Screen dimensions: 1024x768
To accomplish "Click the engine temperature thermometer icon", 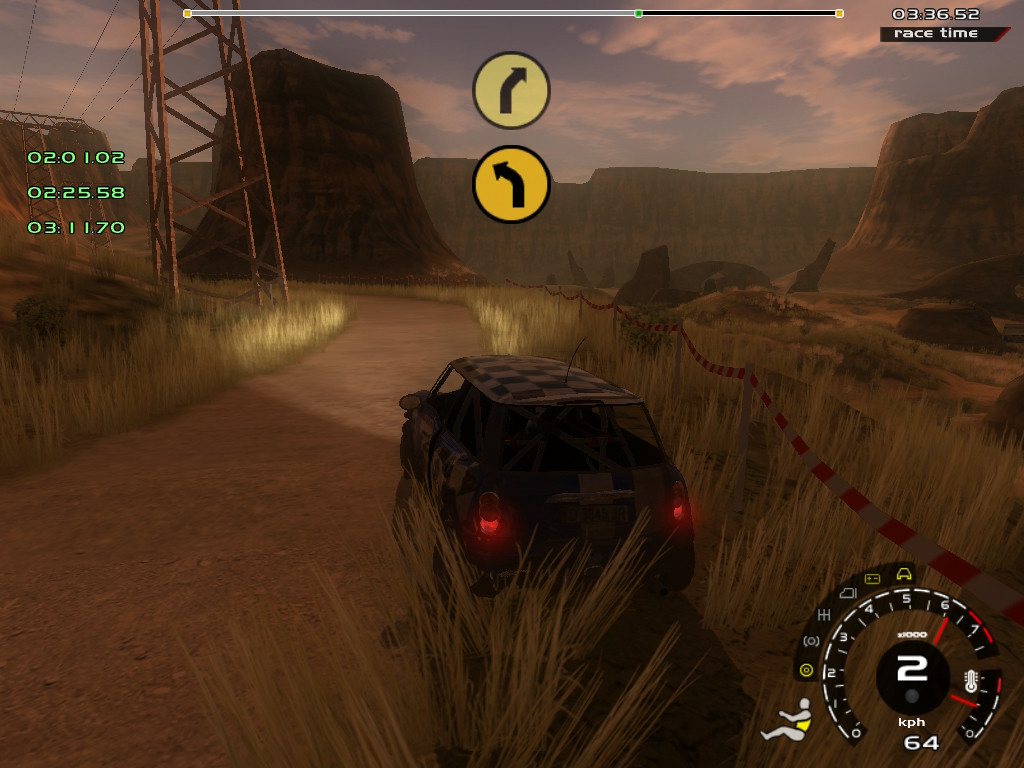I will click(971, 683).
